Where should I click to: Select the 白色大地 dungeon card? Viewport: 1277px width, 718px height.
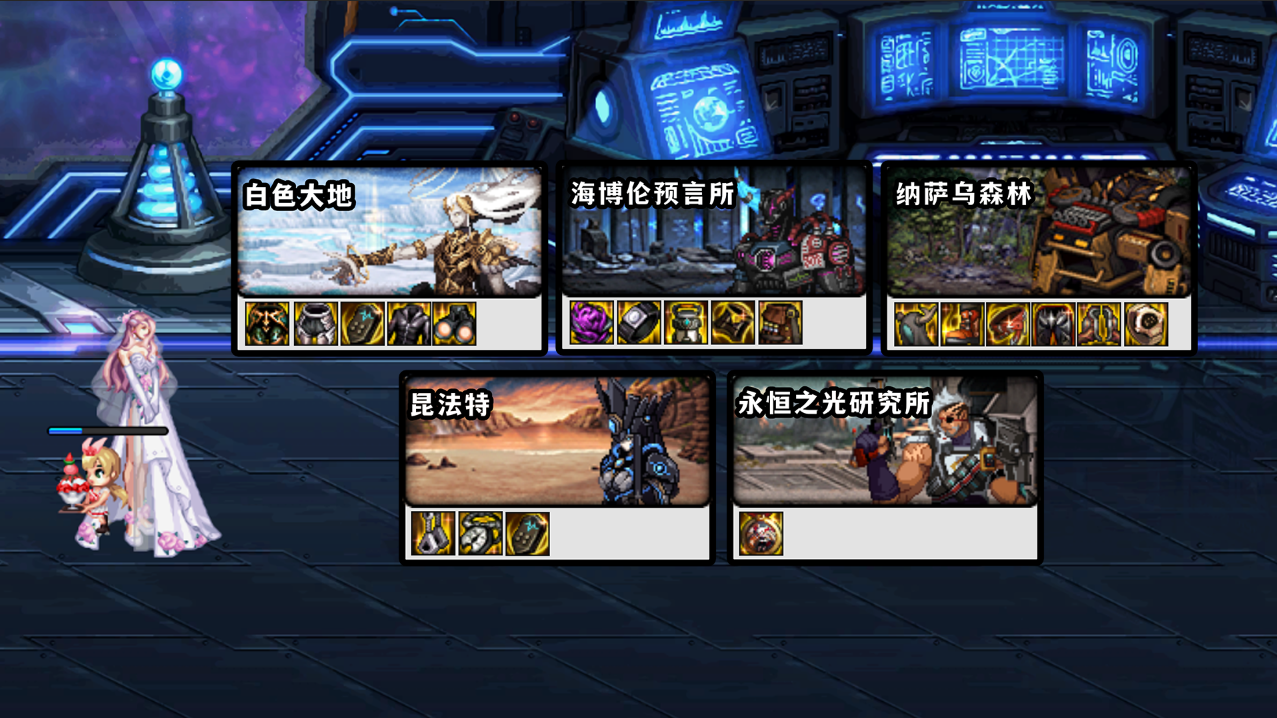[x=390, y=233]
